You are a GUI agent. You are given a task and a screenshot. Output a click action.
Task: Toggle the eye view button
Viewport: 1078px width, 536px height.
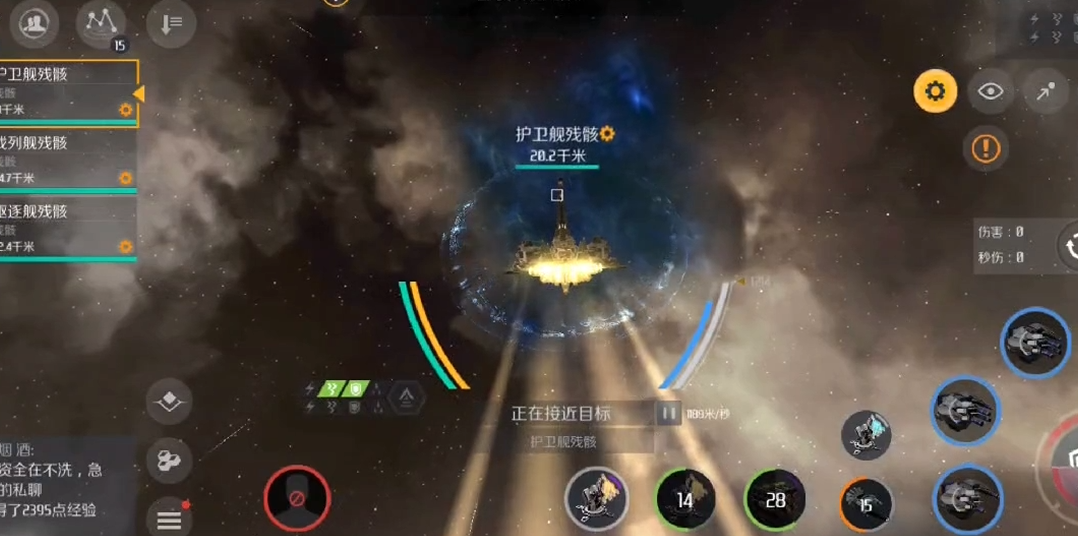click(x=990, y=92)
